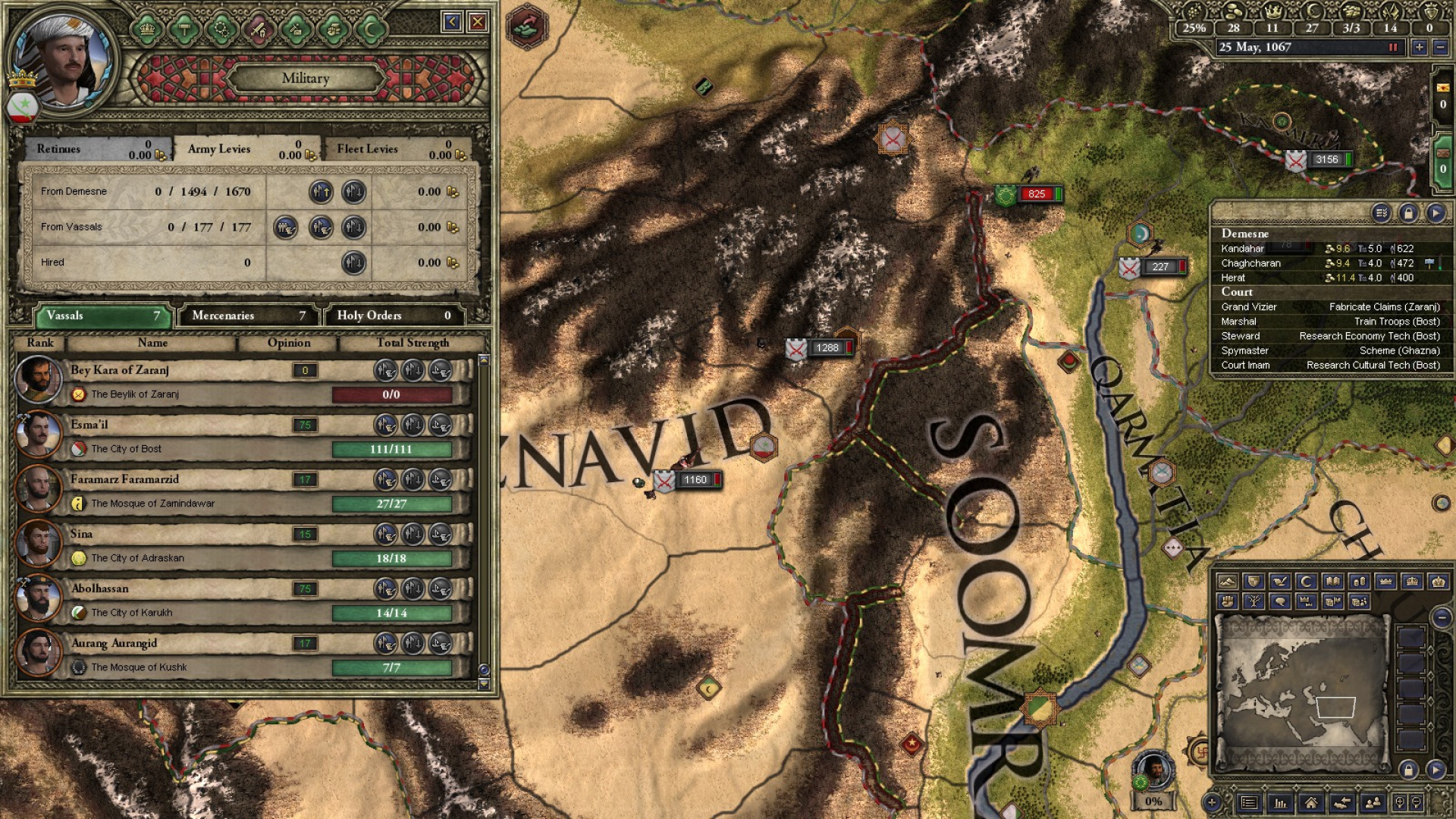Decrease game speed with the minus button

(1440, 47)
